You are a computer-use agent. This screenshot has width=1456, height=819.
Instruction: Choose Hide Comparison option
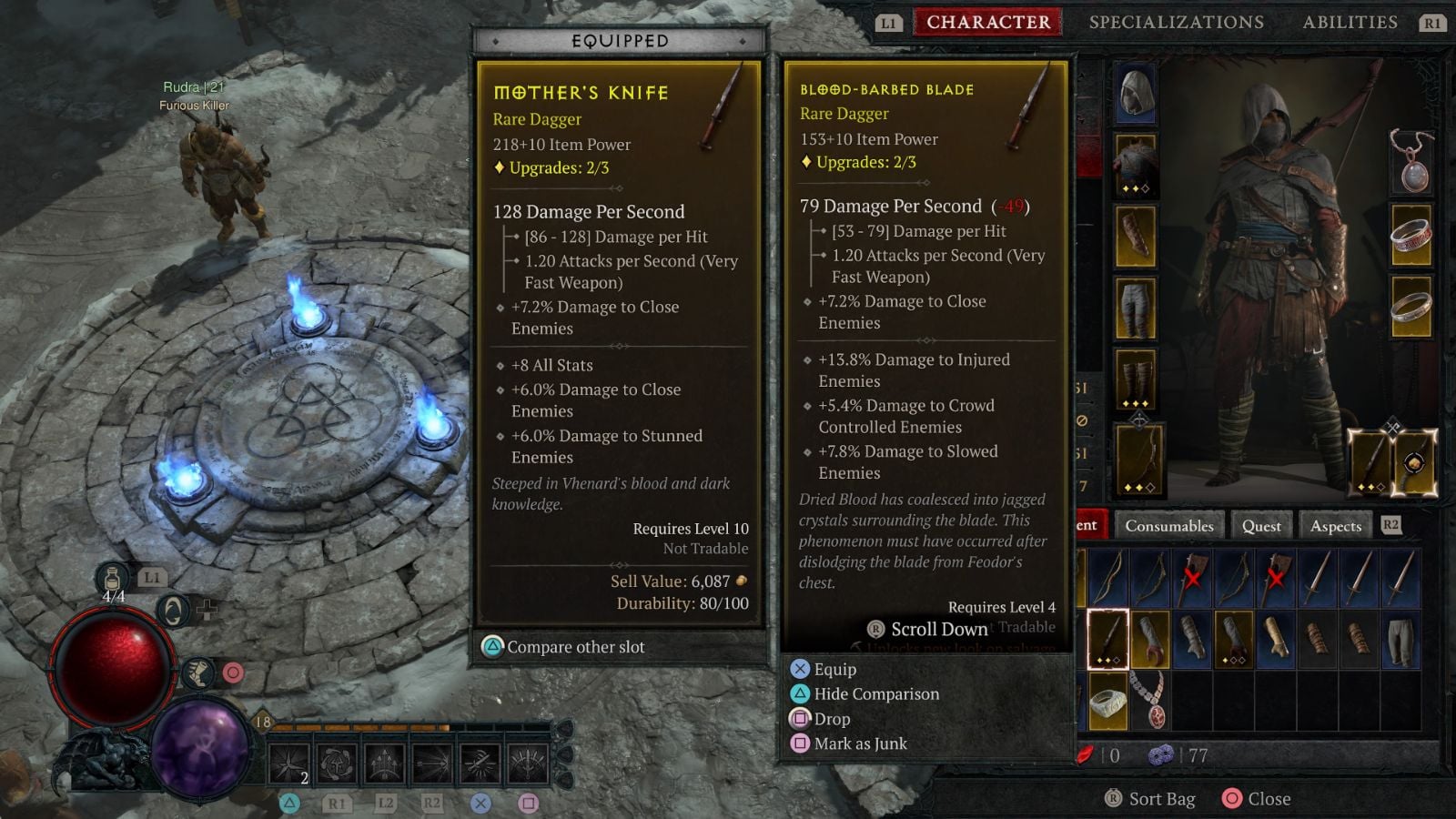pyautogui.click(x=875, y=694)
